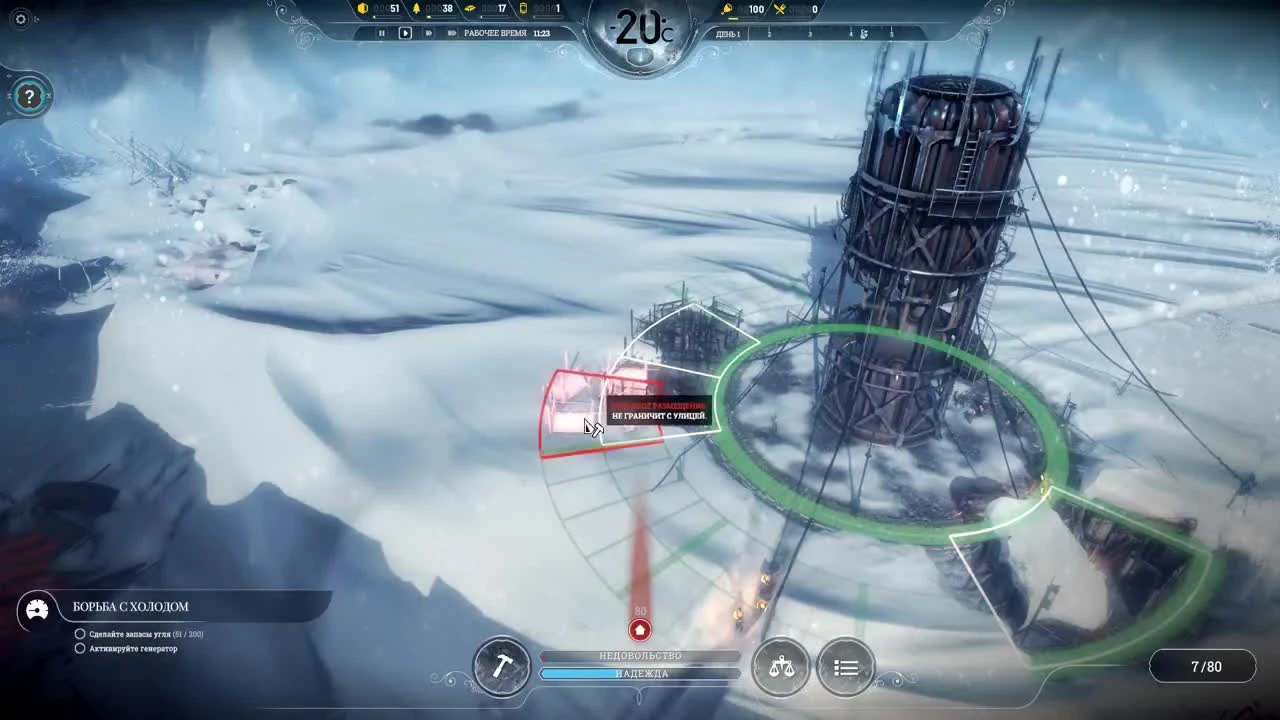Image resolution: width=1280 pixels, height=720 pixels.
Task: Select the fastest game speed control
Action: coord(451,33)
